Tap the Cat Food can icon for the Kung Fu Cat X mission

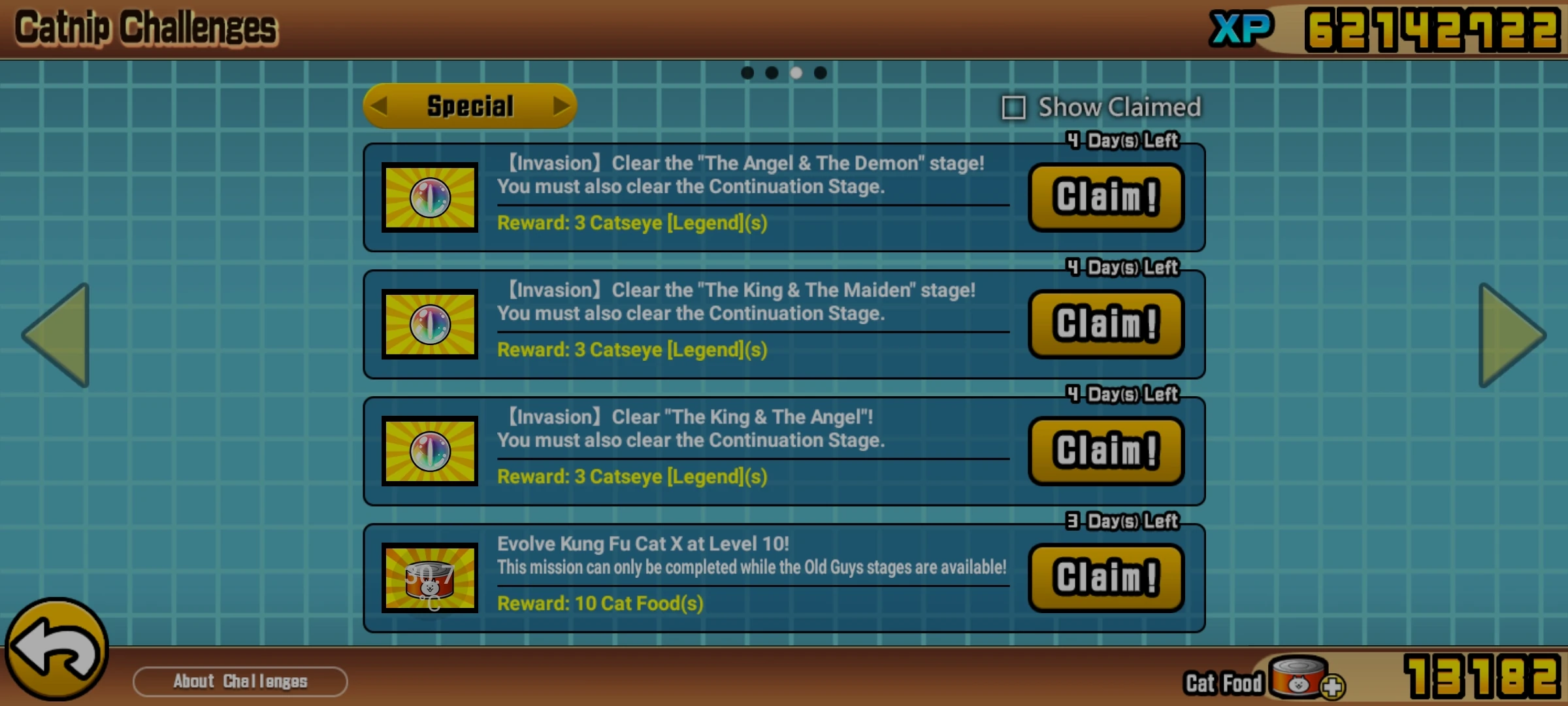pyautogui.click(x=429, y=578)
